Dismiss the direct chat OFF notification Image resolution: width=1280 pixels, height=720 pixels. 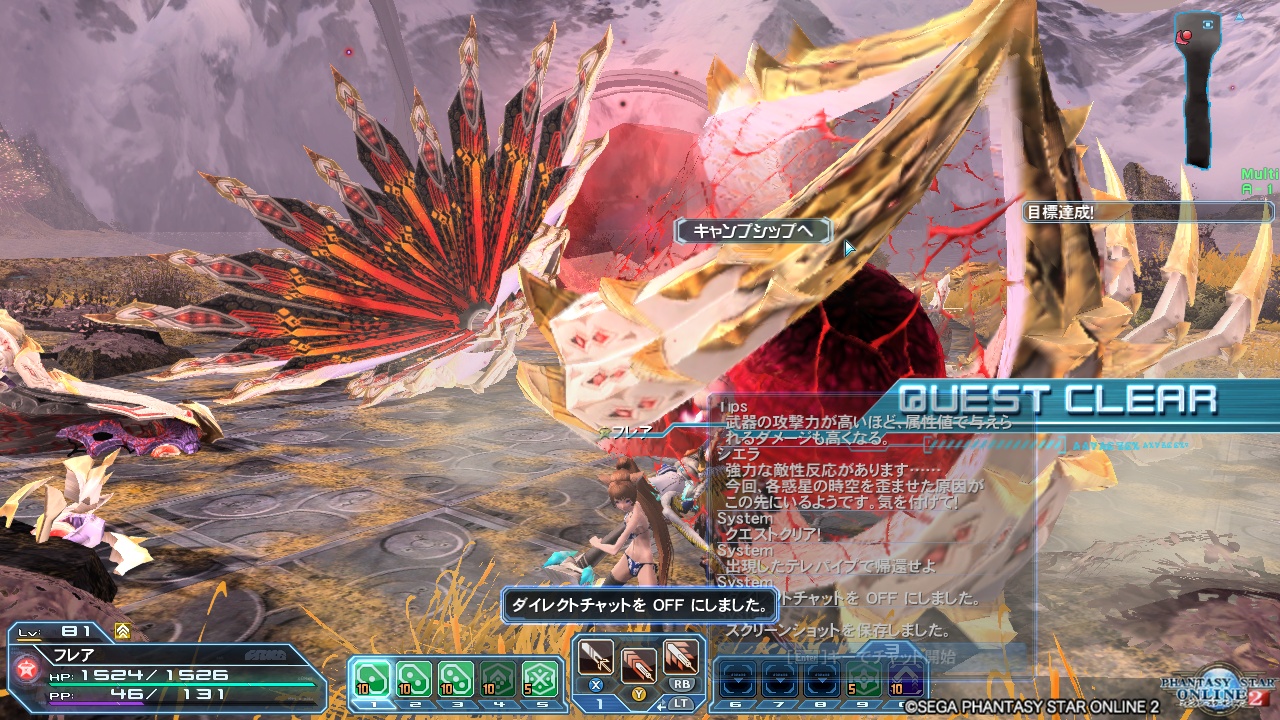(640, 605)
